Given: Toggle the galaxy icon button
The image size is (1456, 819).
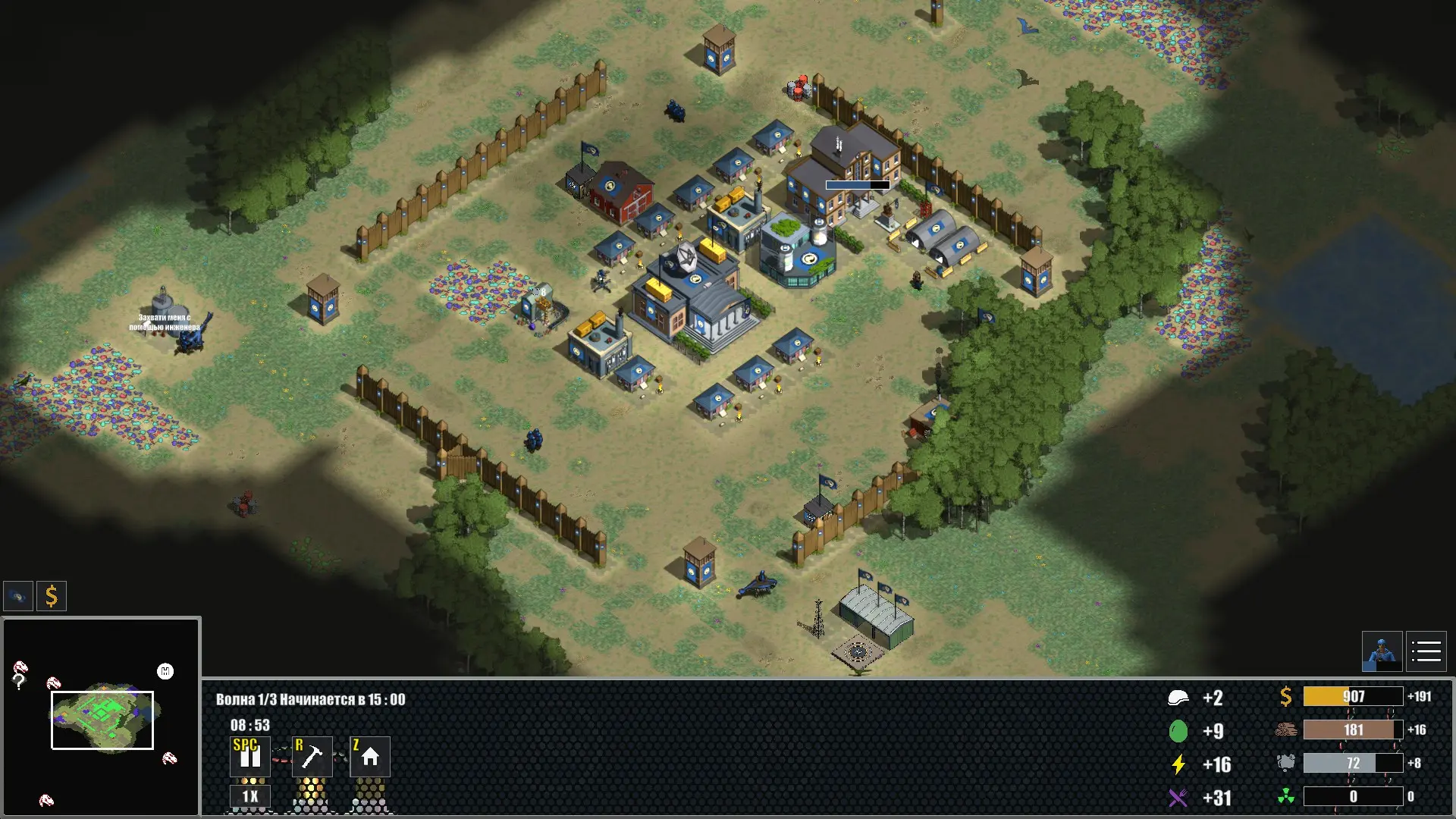Looking at the screenshot, I should tap(18, 596).
